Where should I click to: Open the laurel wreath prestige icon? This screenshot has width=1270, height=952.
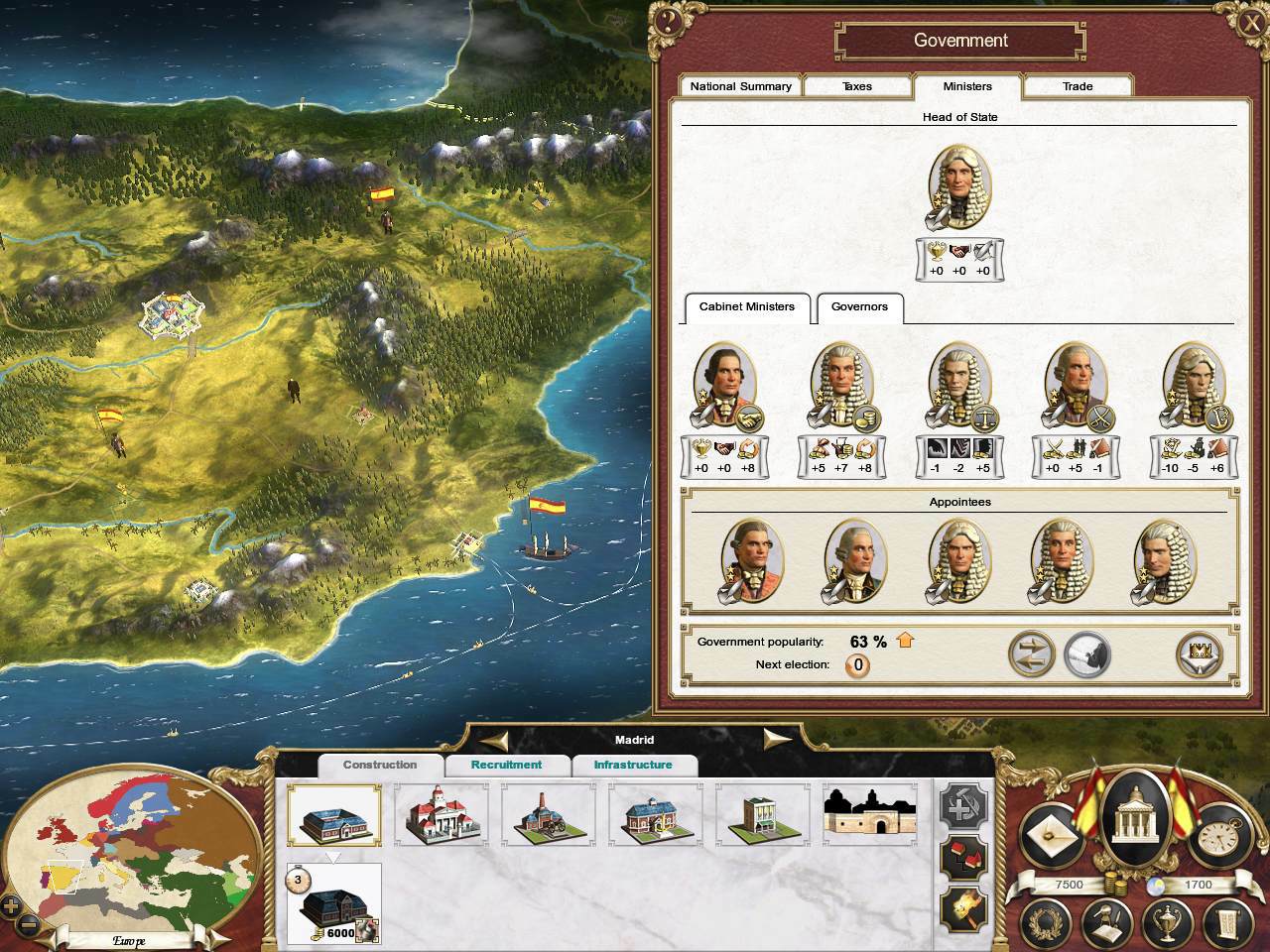(1045, 922)
